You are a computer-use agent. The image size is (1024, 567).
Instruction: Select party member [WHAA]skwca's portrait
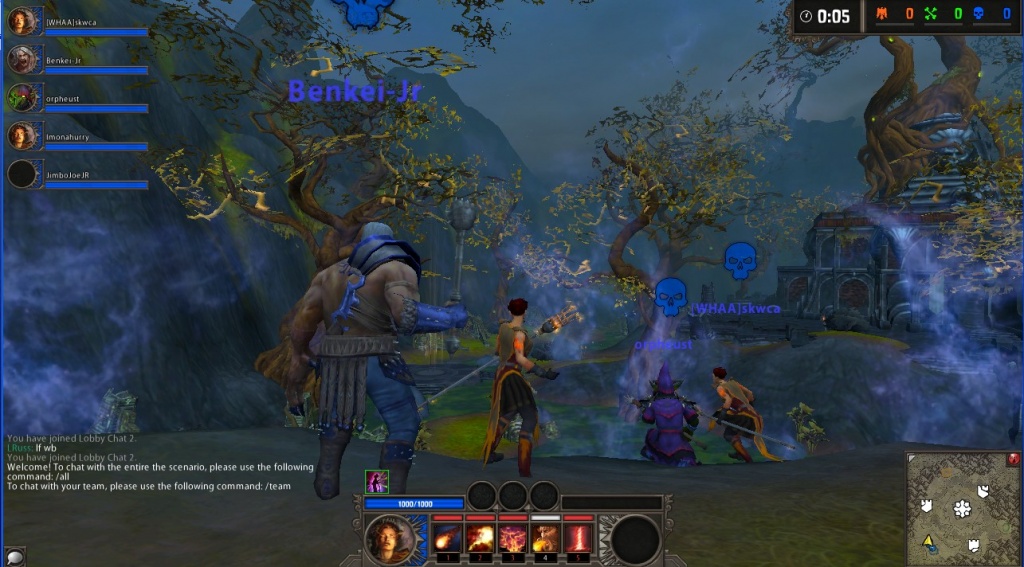tap(23, 22)
